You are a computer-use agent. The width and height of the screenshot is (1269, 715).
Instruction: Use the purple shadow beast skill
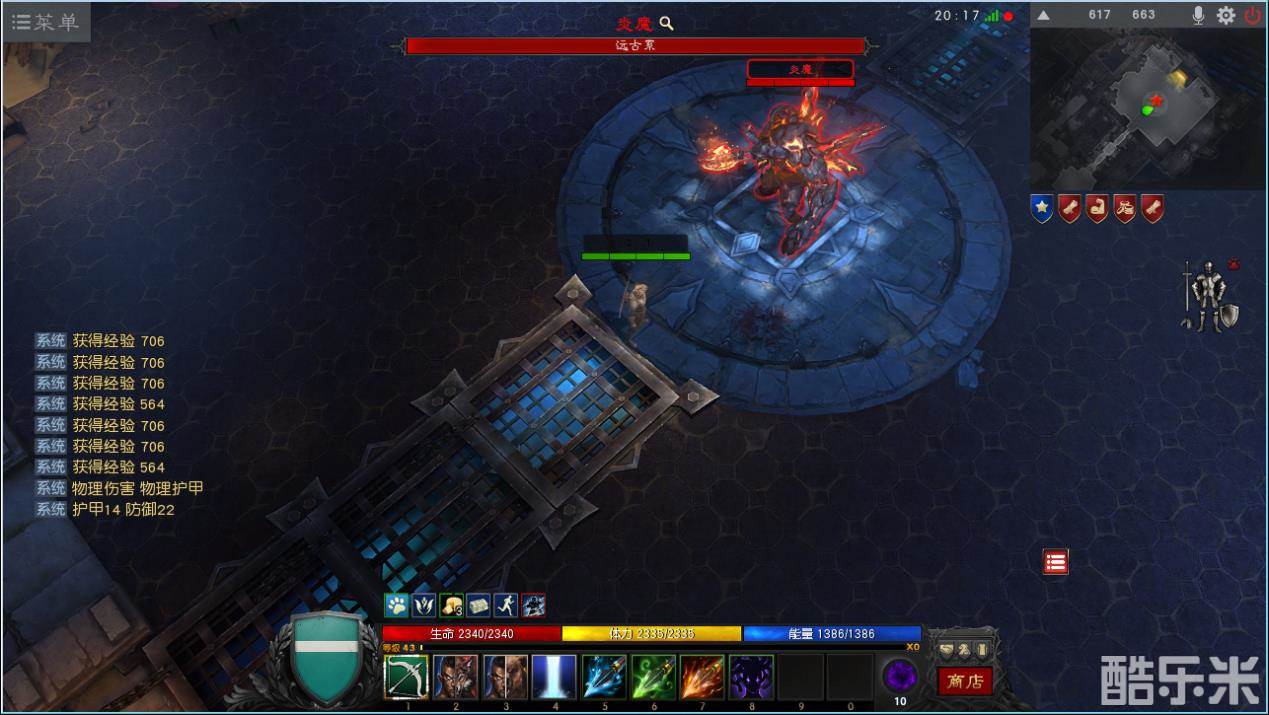point(751,677)
